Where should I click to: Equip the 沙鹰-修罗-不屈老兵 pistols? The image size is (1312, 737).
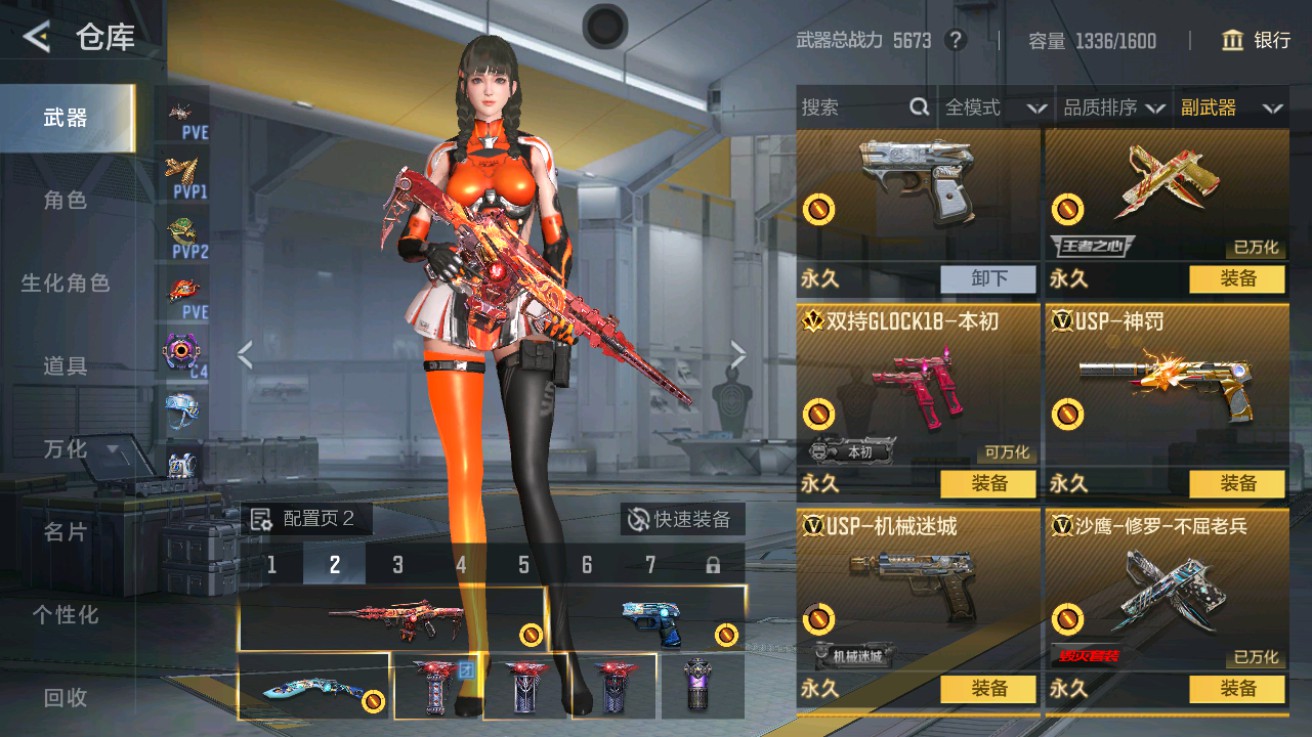[x=1237, y=689]
